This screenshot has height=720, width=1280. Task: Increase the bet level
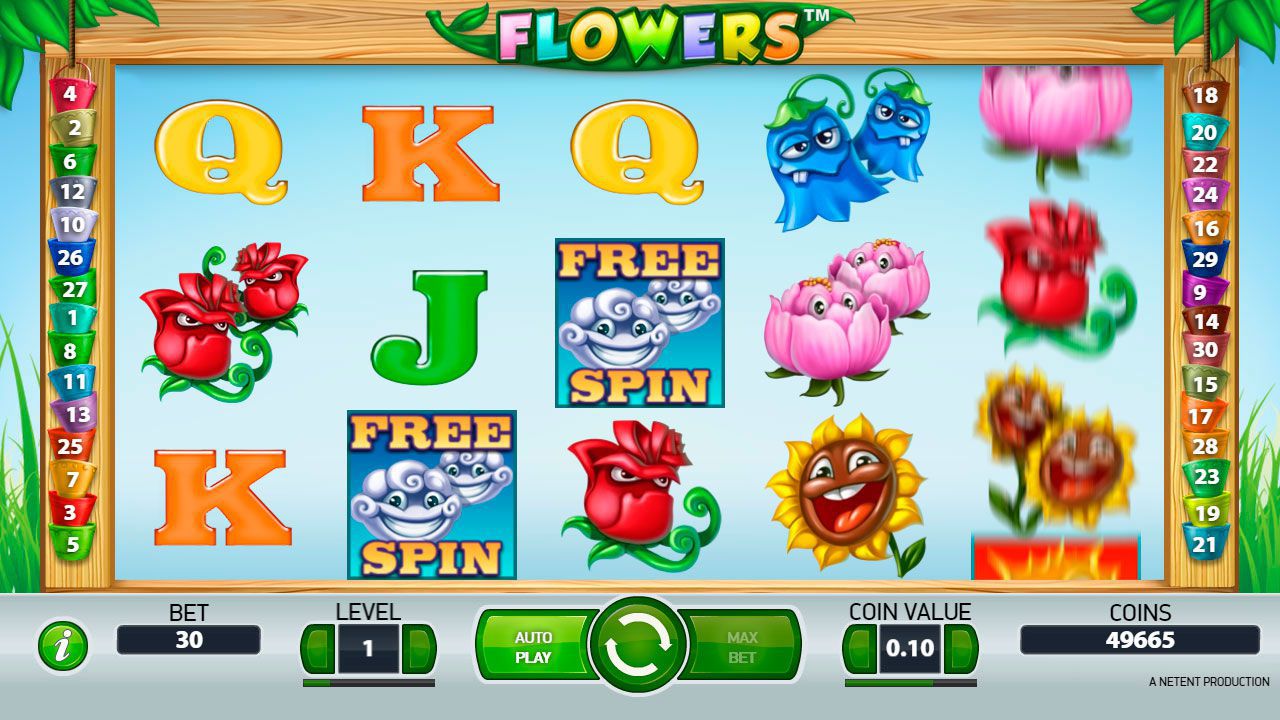[419, 649]
